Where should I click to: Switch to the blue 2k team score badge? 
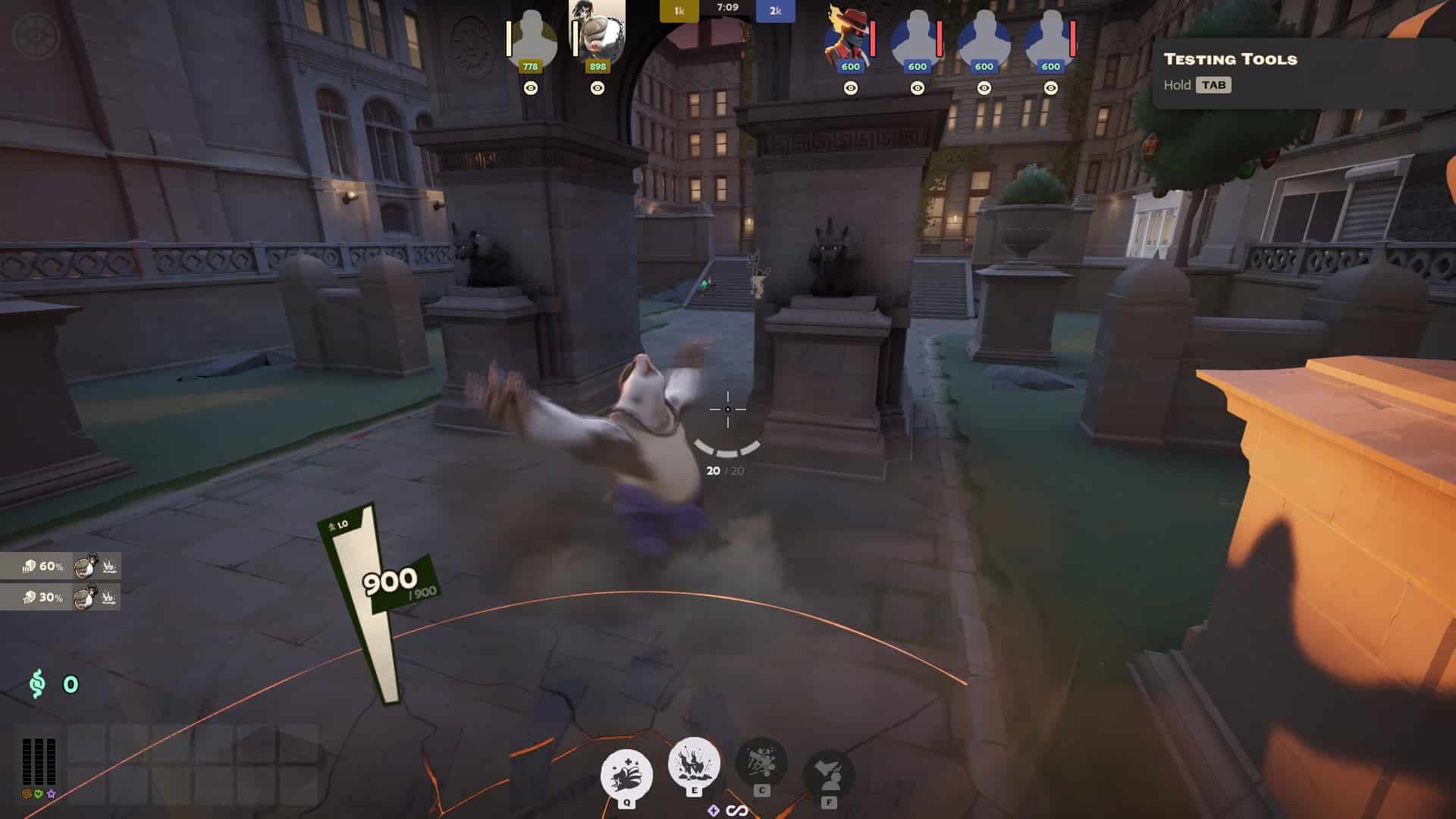pyautogui.click(x=774, y=11)
